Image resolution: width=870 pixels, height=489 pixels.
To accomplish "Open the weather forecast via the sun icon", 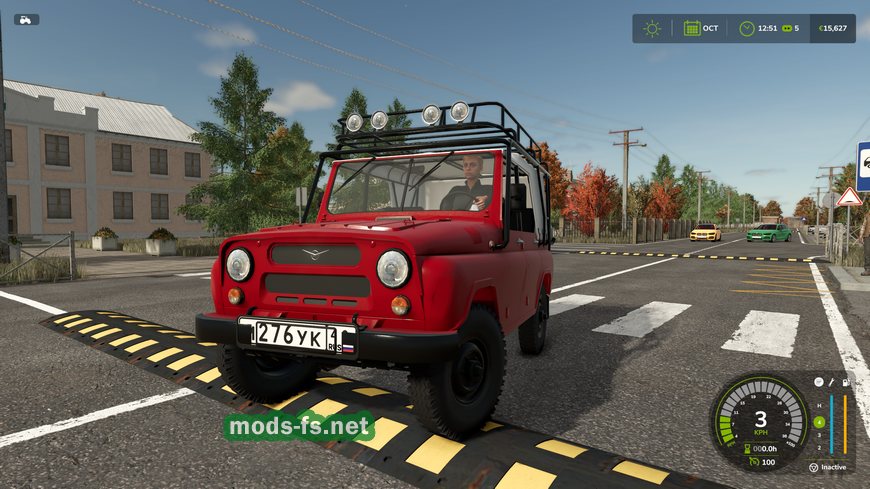I will pos(652,28).
